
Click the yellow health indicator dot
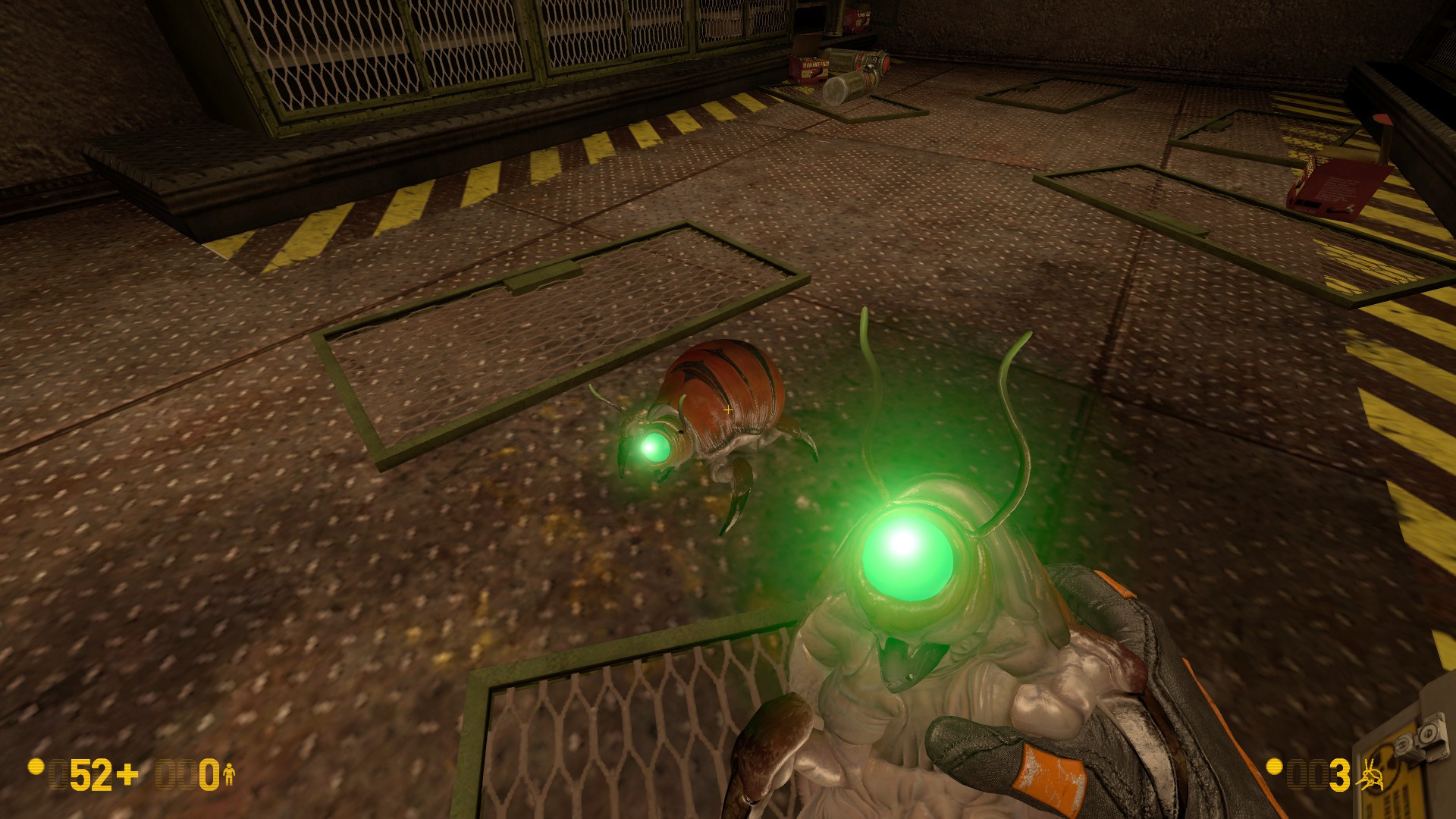[x=36, y=768]
